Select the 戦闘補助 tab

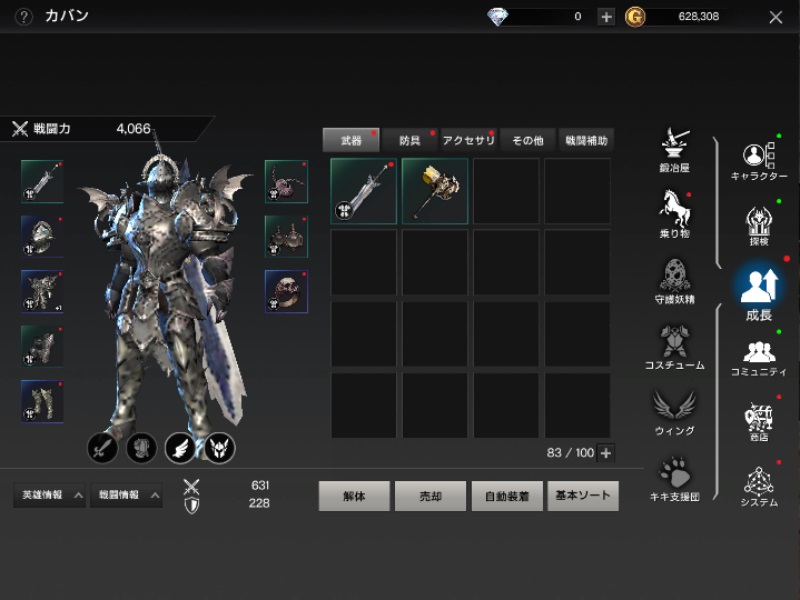(585, 141)
